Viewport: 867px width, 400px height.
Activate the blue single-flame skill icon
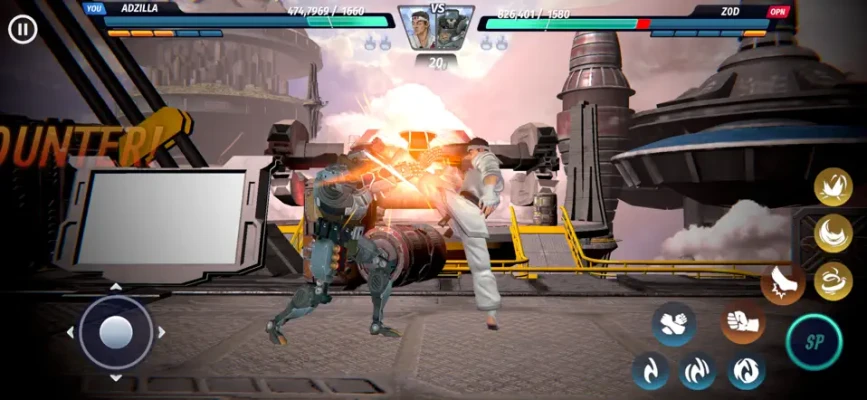651,371
